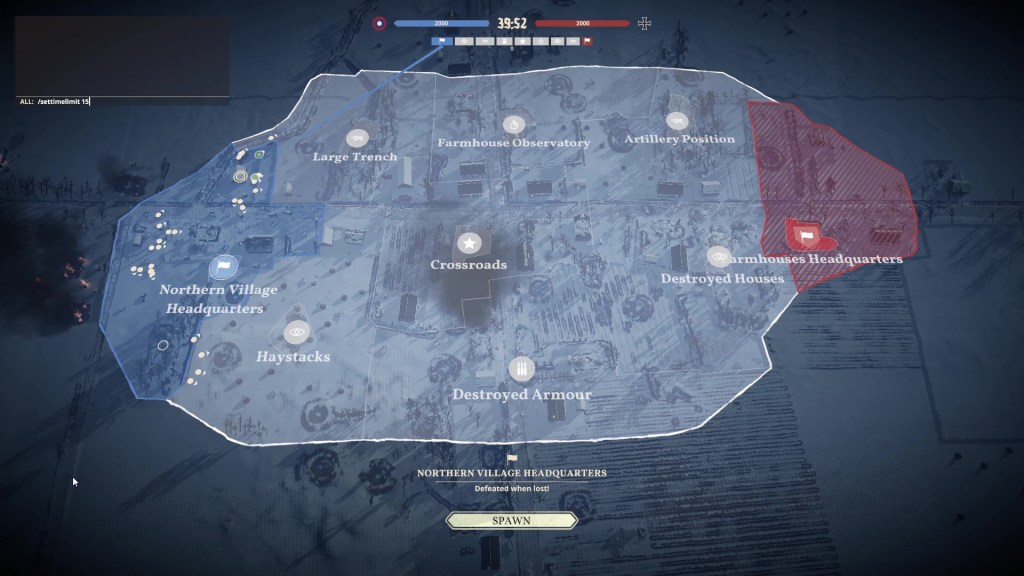The width and height of the screenshot is (1024, 576).
Task: Select the Crossroads star marker
Action: (x=470, y=242)
